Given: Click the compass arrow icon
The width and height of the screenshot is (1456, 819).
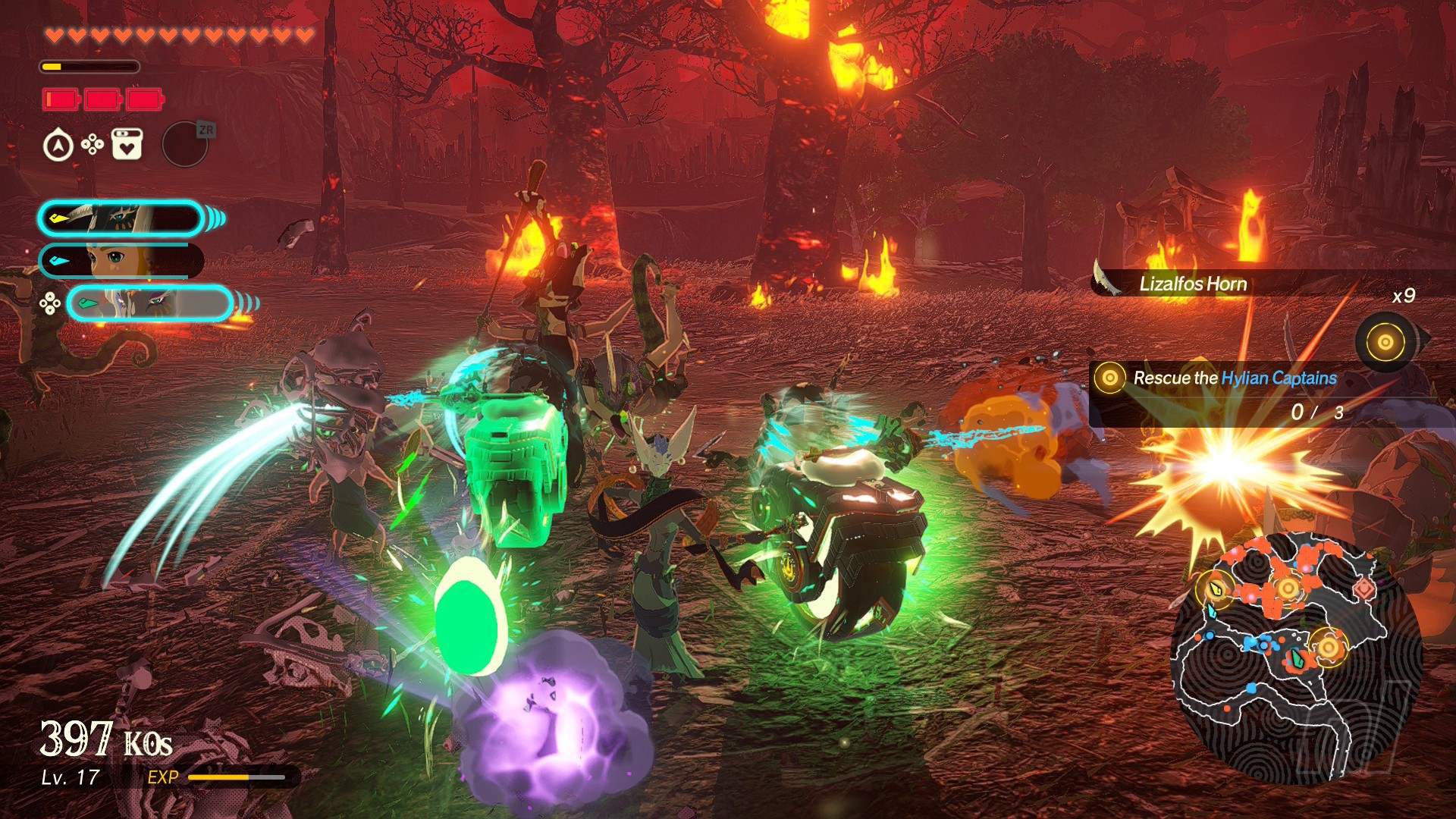Looking at the screenshot, I should click(x=58, y=145).
